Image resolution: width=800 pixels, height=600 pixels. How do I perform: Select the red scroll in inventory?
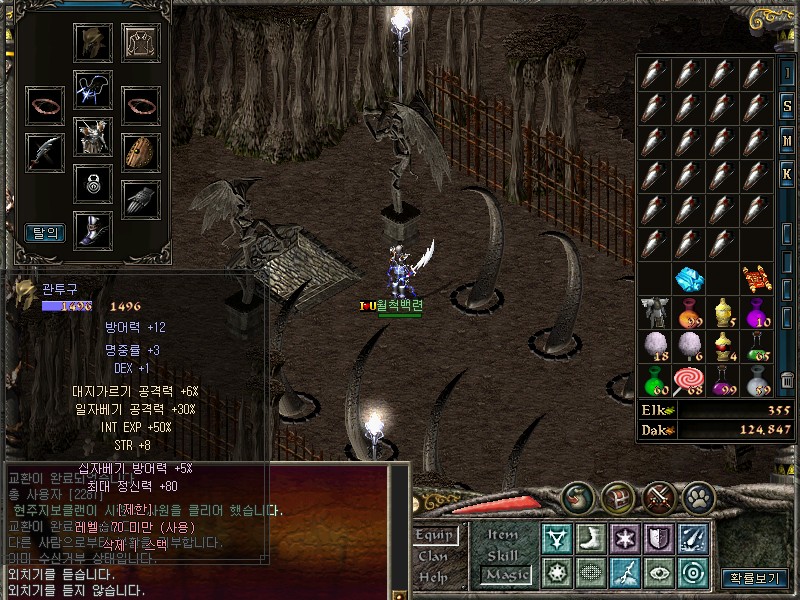click(x=757, y=278)
